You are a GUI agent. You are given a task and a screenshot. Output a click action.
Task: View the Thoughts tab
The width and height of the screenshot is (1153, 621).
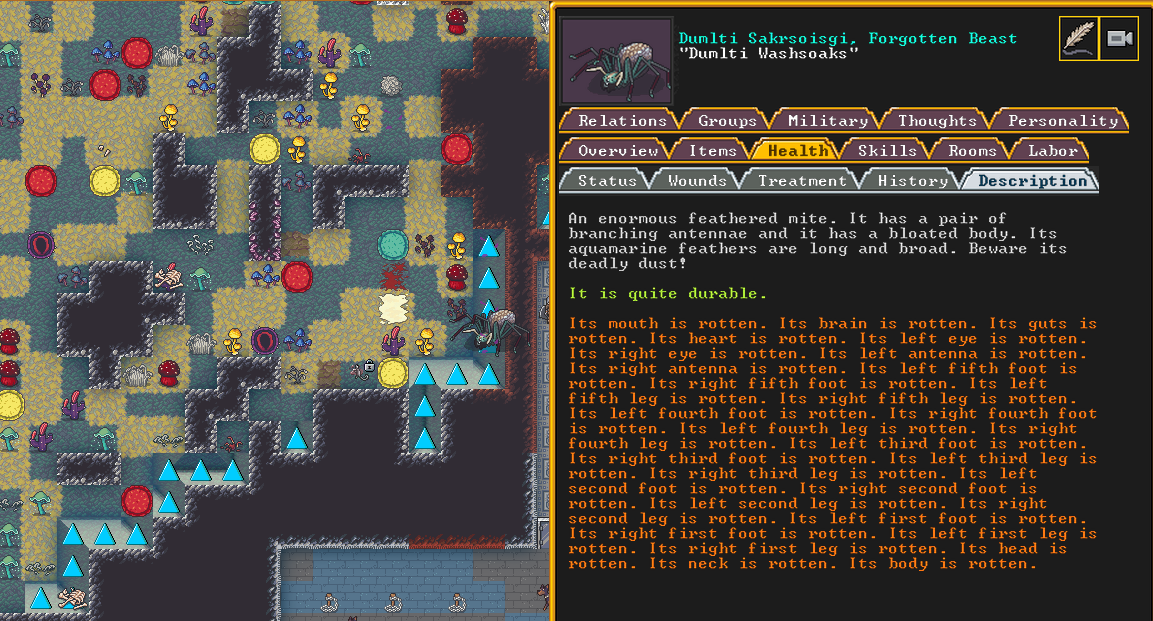click(x=937, y=121)
